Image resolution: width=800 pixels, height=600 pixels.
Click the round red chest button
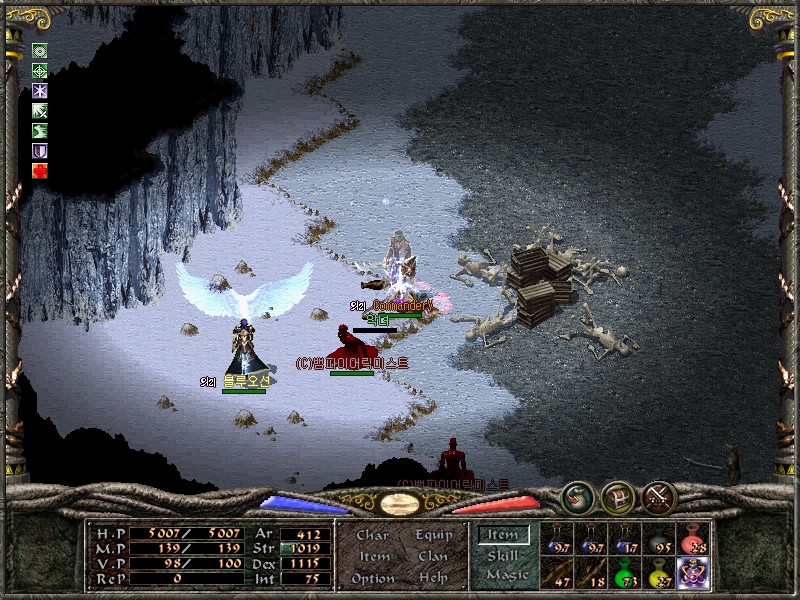[618, 496]
